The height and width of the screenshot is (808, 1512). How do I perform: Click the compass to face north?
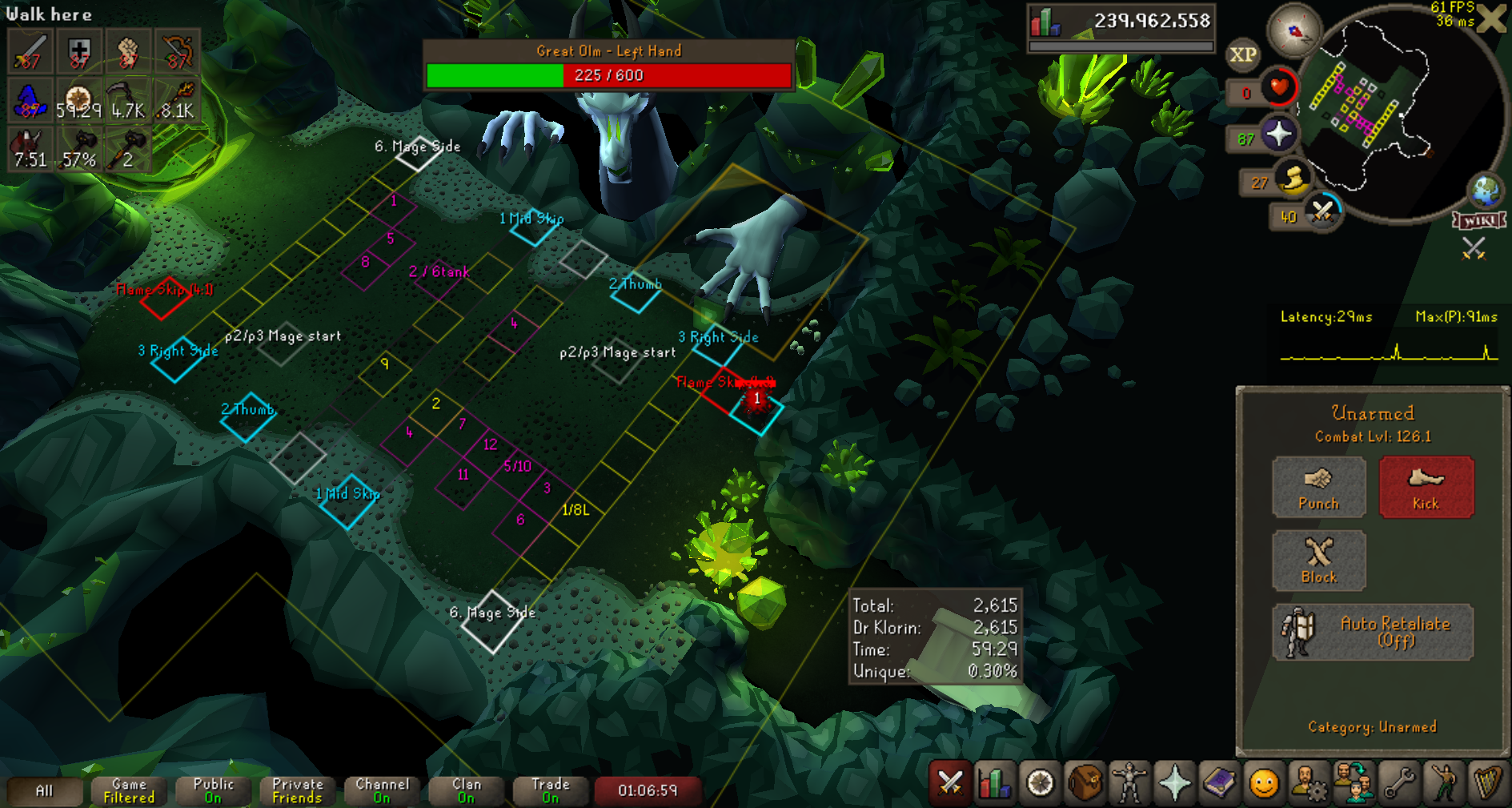(x=1293, y=32)
